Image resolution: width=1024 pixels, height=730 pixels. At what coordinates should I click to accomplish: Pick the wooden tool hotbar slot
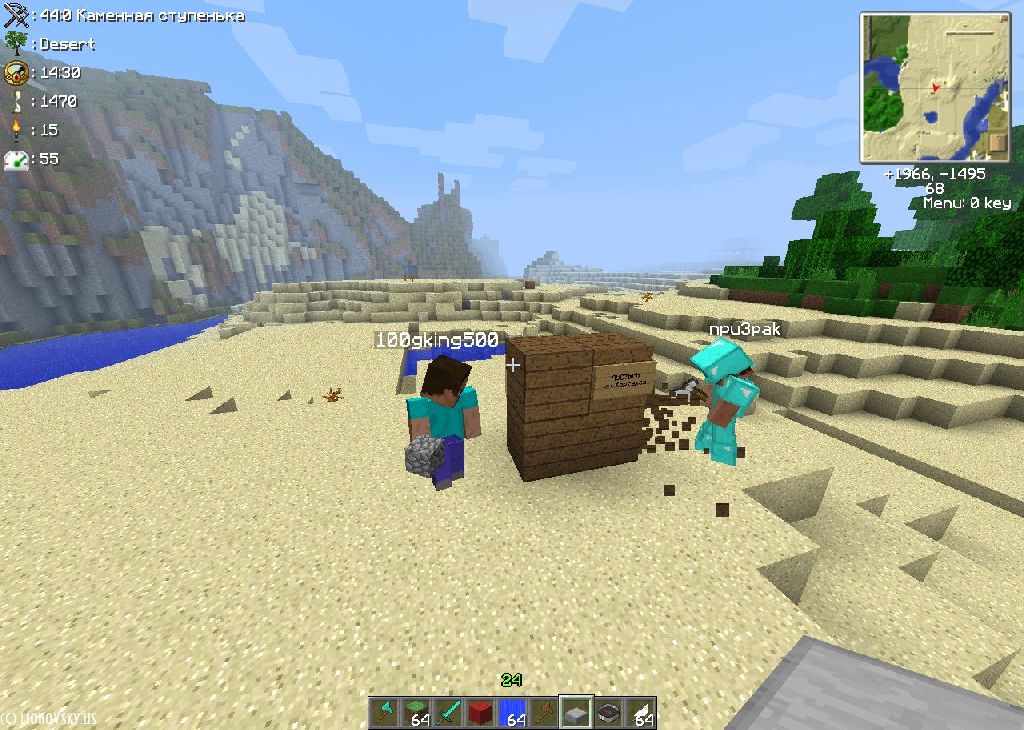click(x=545, y=712)
